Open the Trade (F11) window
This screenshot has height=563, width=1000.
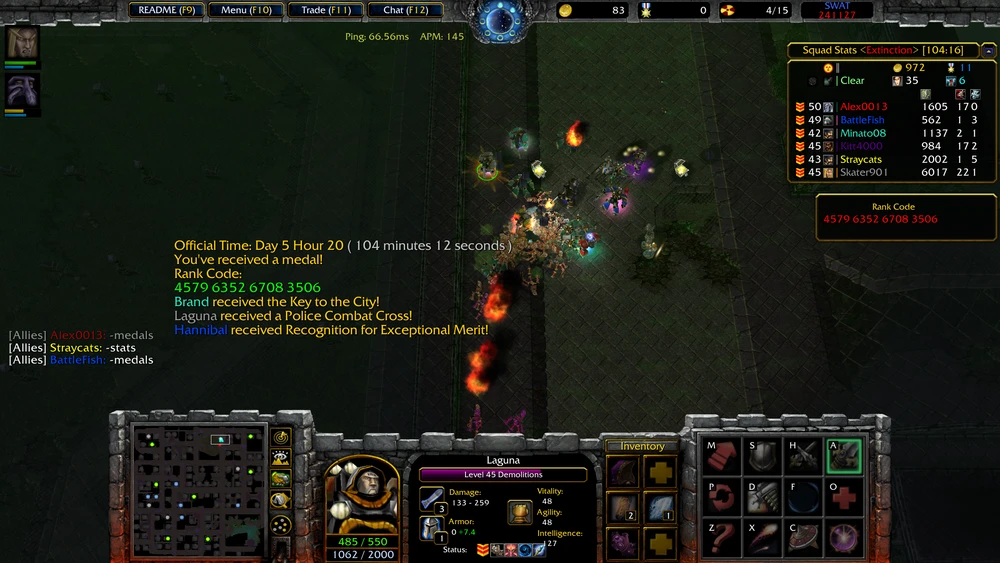point(326,10)
